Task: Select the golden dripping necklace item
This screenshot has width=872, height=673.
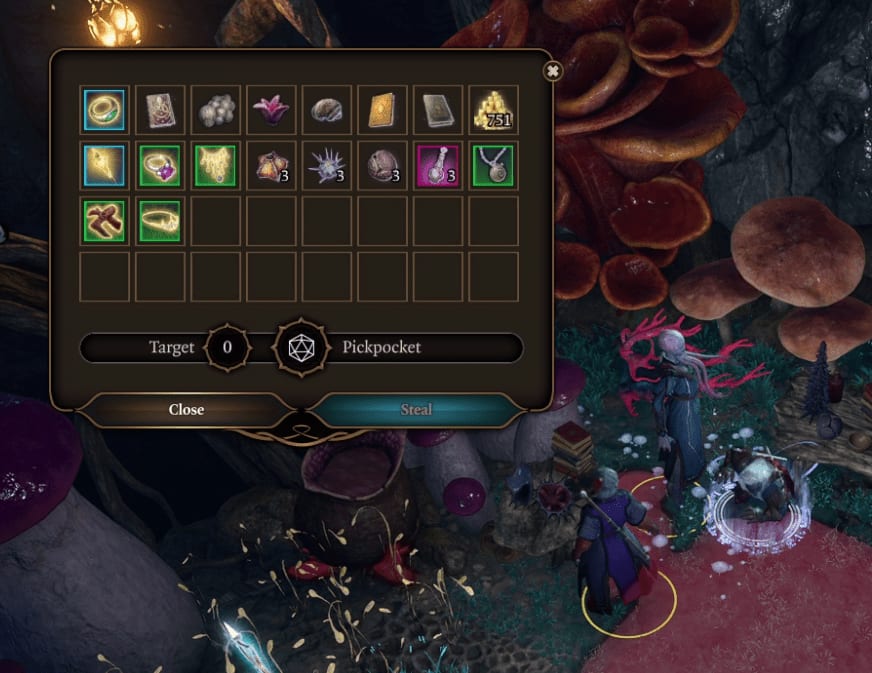Action: coord(215,166)
